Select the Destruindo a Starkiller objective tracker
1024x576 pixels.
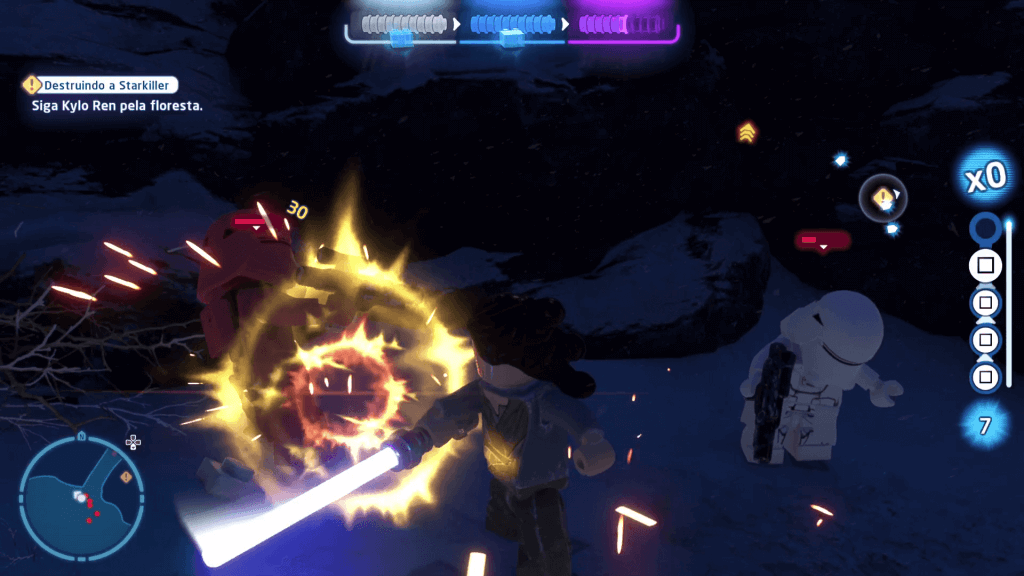[x=101, y=86]
